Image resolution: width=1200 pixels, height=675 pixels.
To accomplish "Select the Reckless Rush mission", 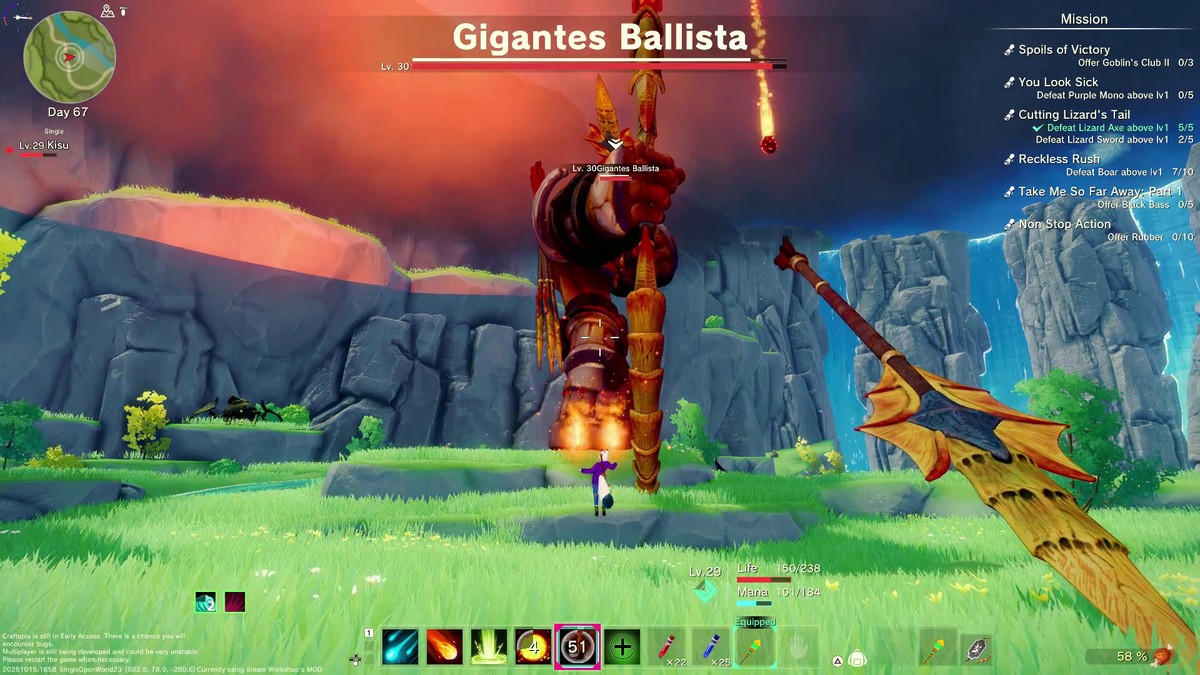I will pos(1058,159).
